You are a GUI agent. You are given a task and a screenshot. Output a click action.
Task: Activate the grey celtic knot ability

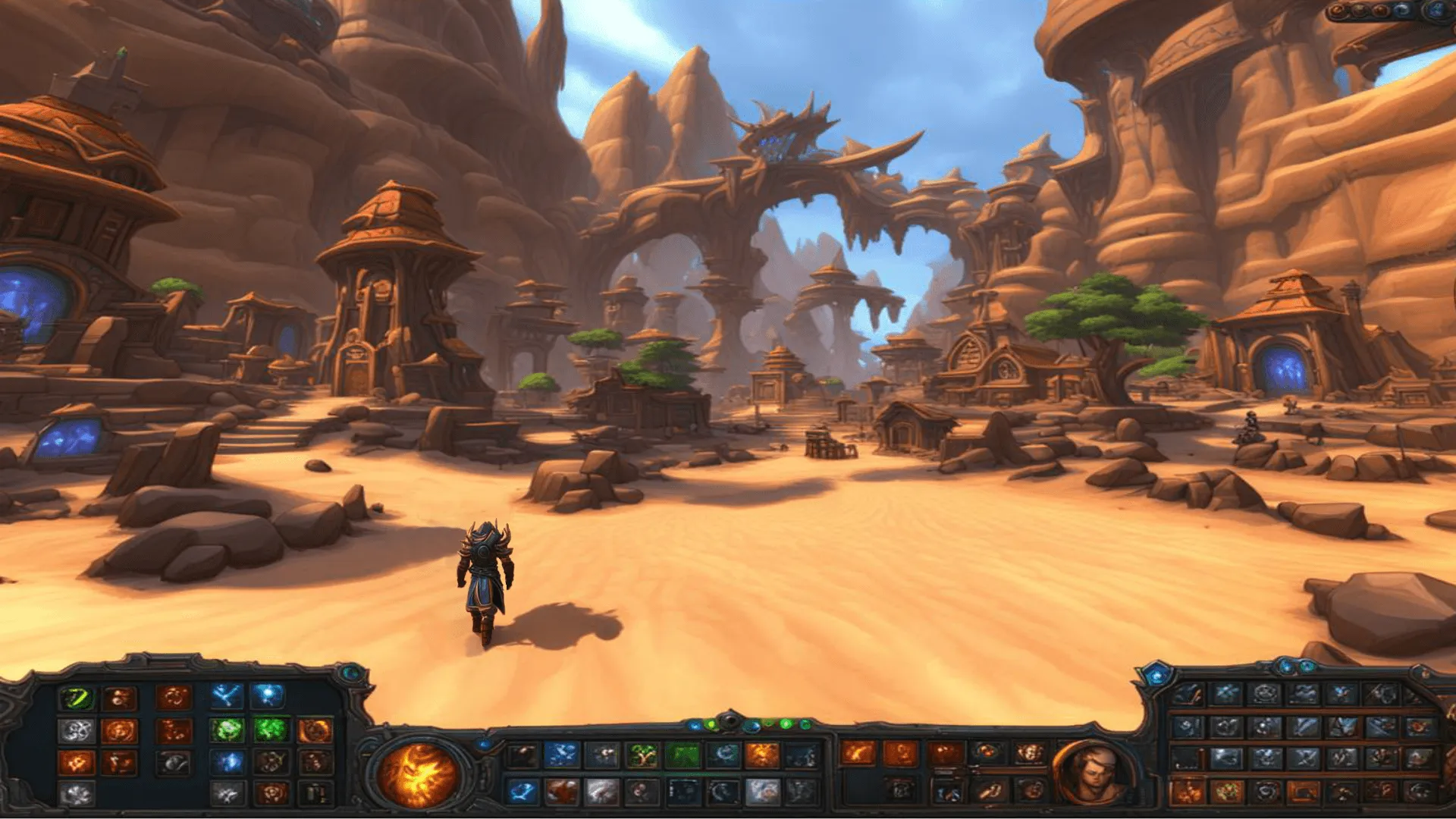(77, 731)
